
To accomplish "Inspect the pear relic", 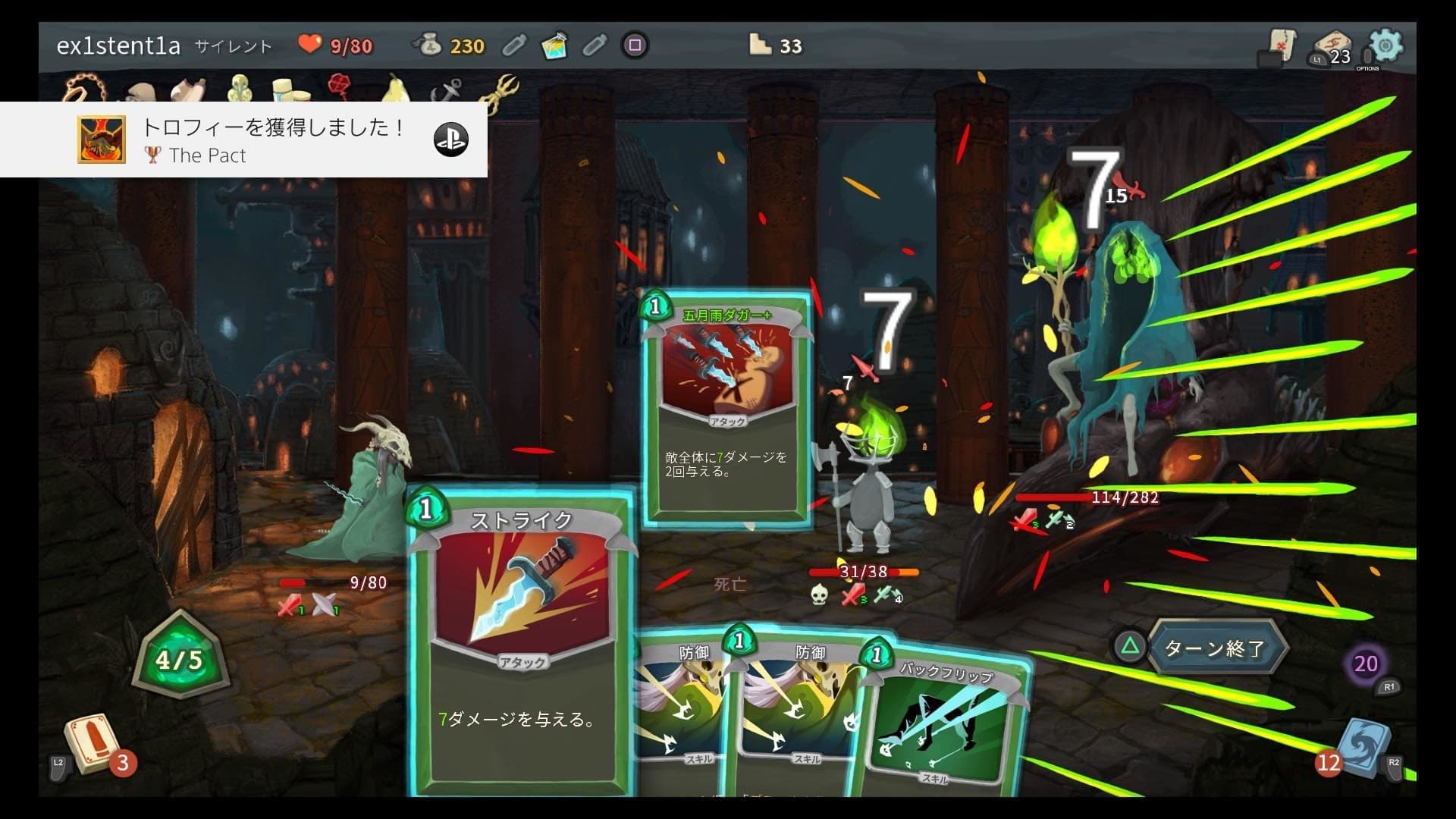I will 394,89.
